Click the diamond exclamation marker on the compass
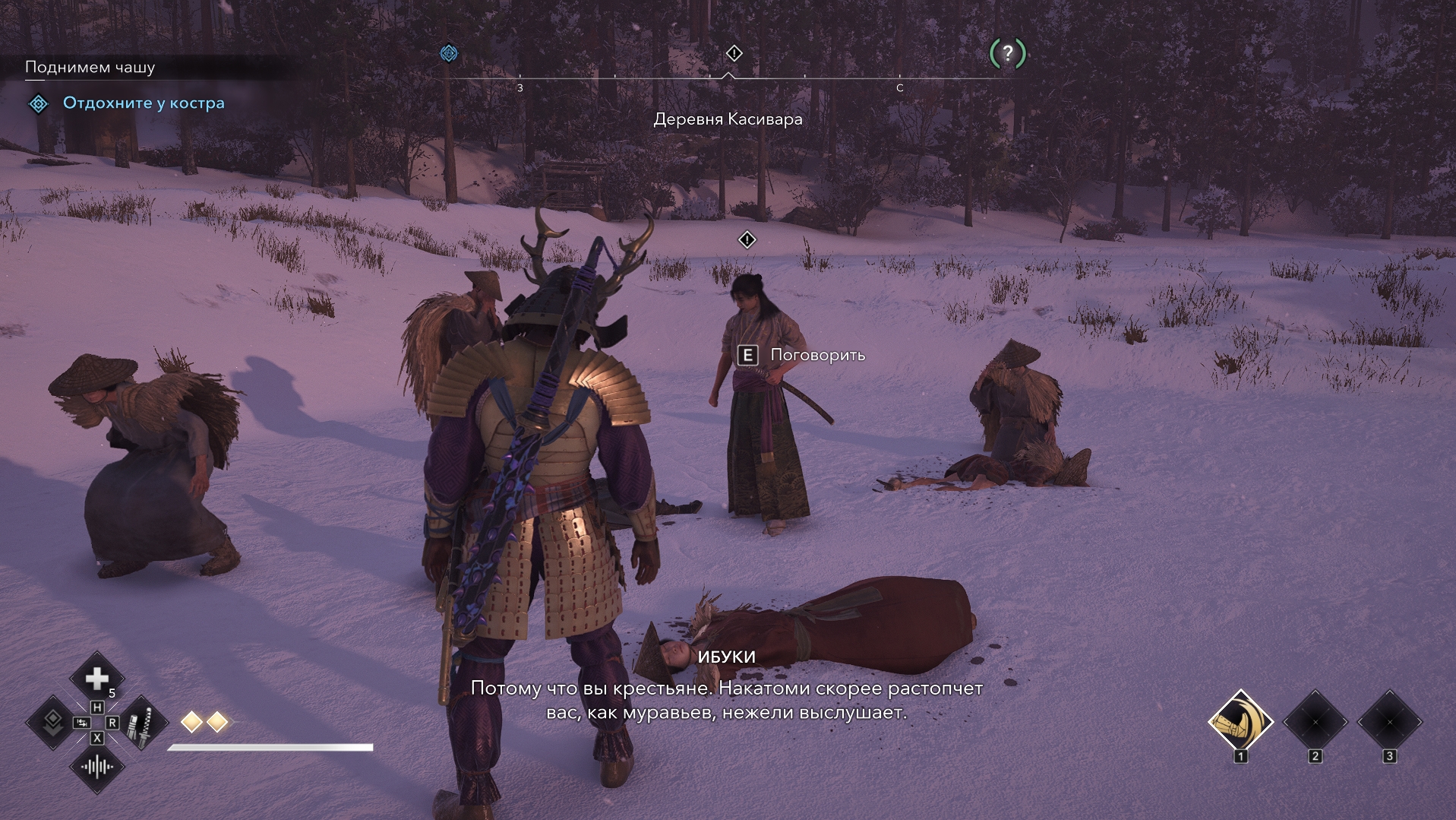The image size is (1456, 820). pos(734,53)
